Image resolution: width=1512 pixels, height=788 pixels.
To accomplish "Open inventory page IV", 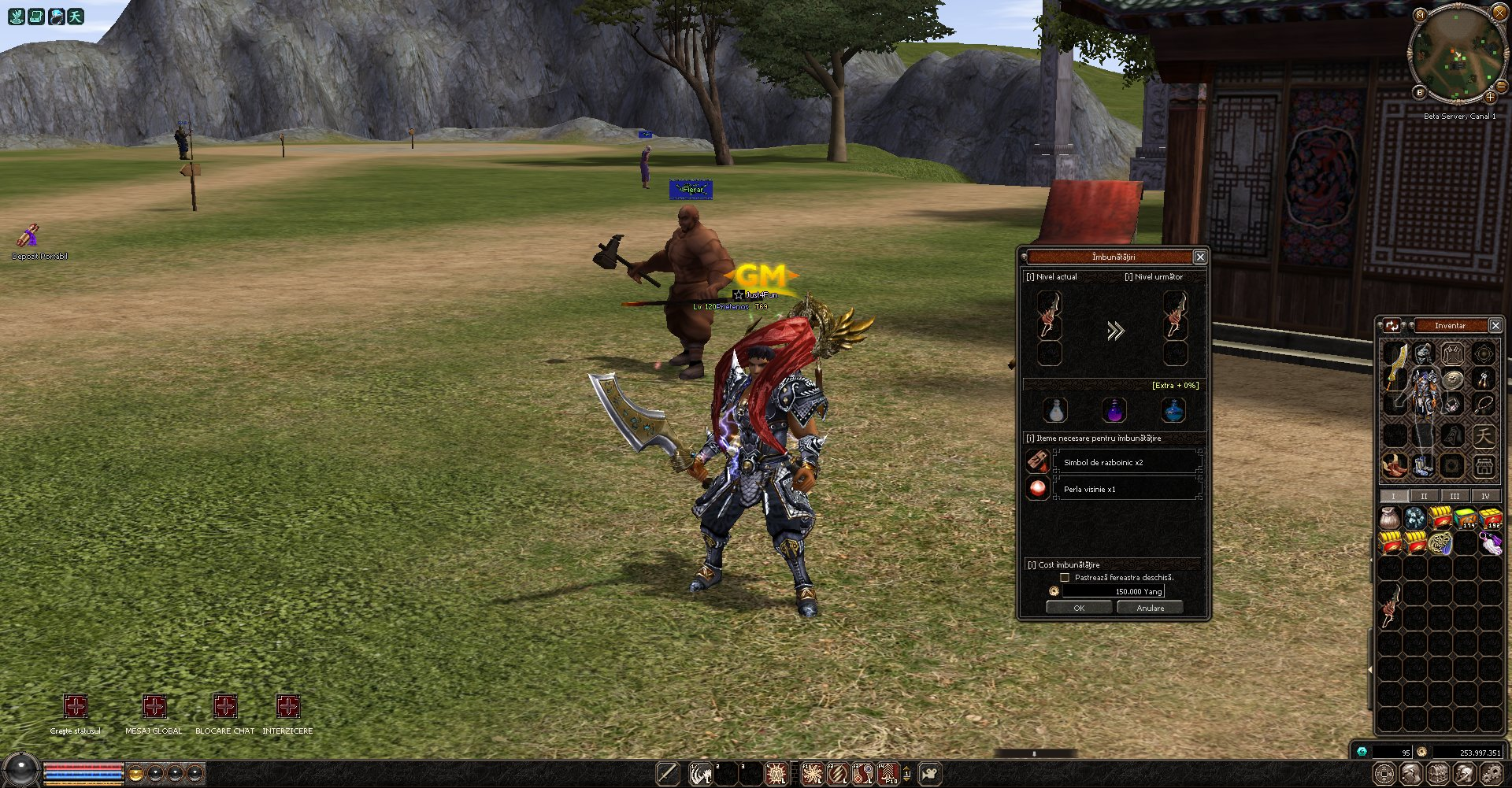I will [1485, 496].
